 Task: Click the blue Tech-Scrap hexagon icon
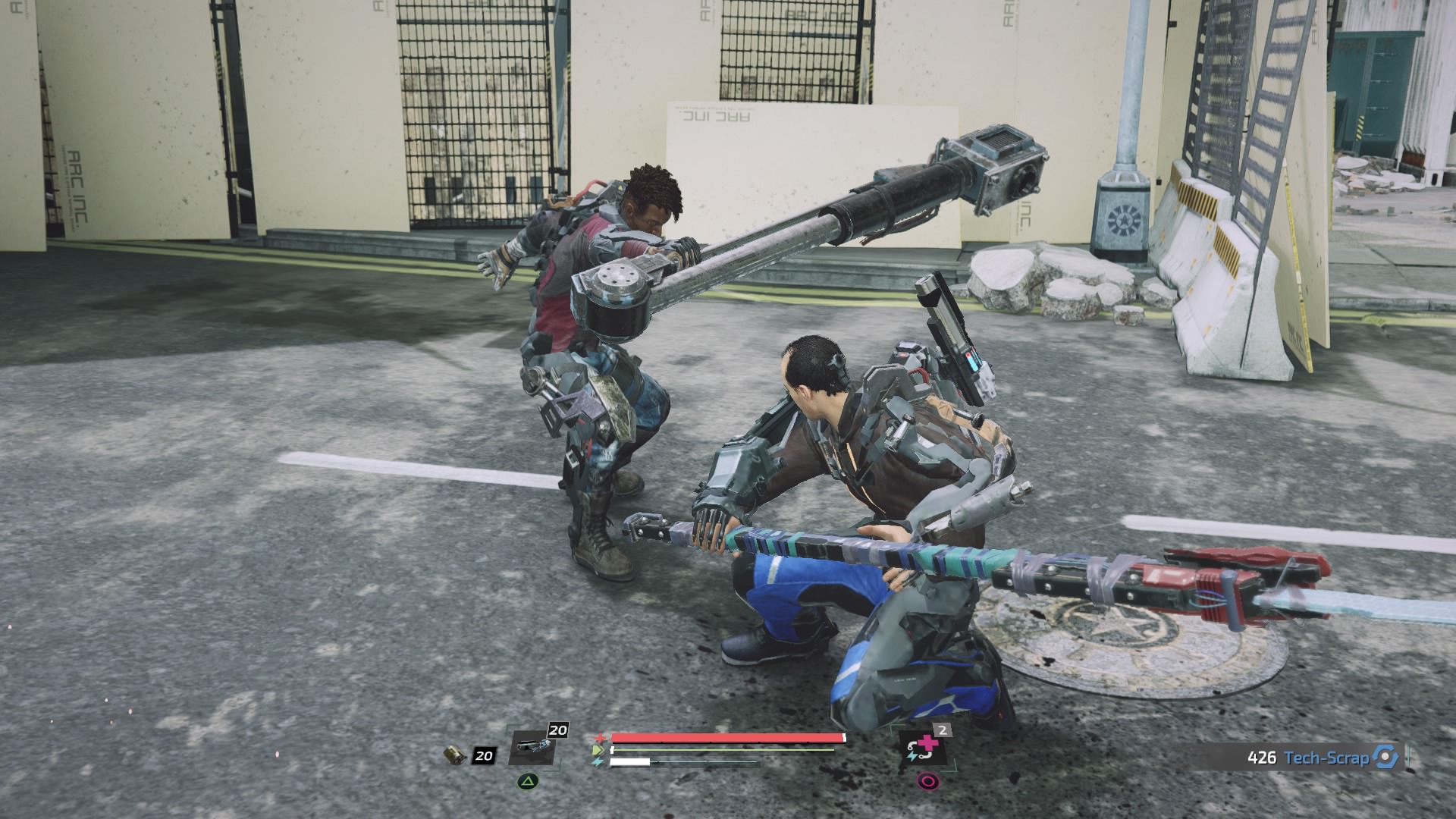tap(1385, 757)
